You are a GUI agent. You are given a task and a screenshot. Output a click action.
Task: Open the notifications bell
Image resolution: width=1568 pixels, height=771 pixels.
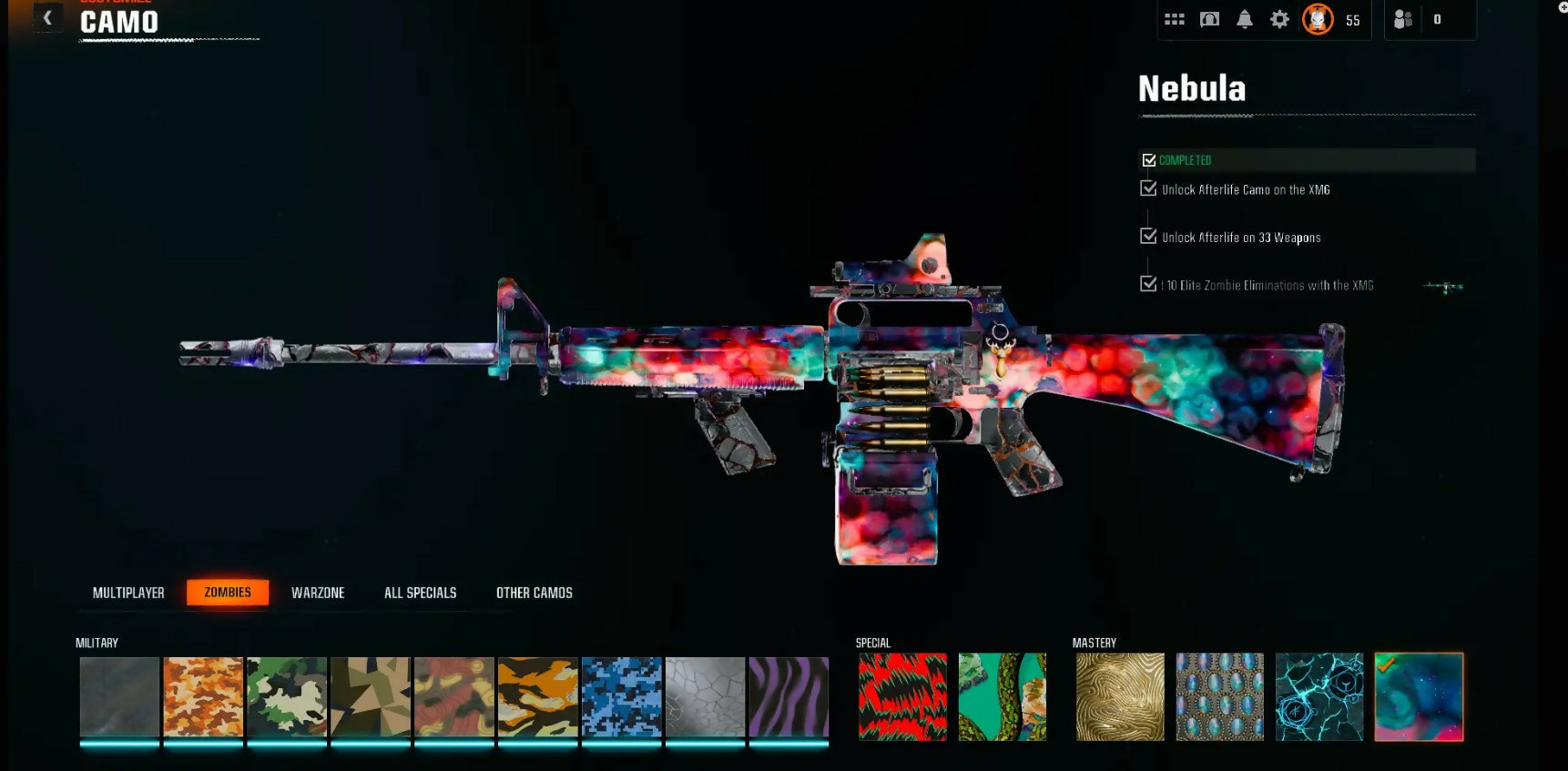pyautogui.click(x=1245, y=19)
